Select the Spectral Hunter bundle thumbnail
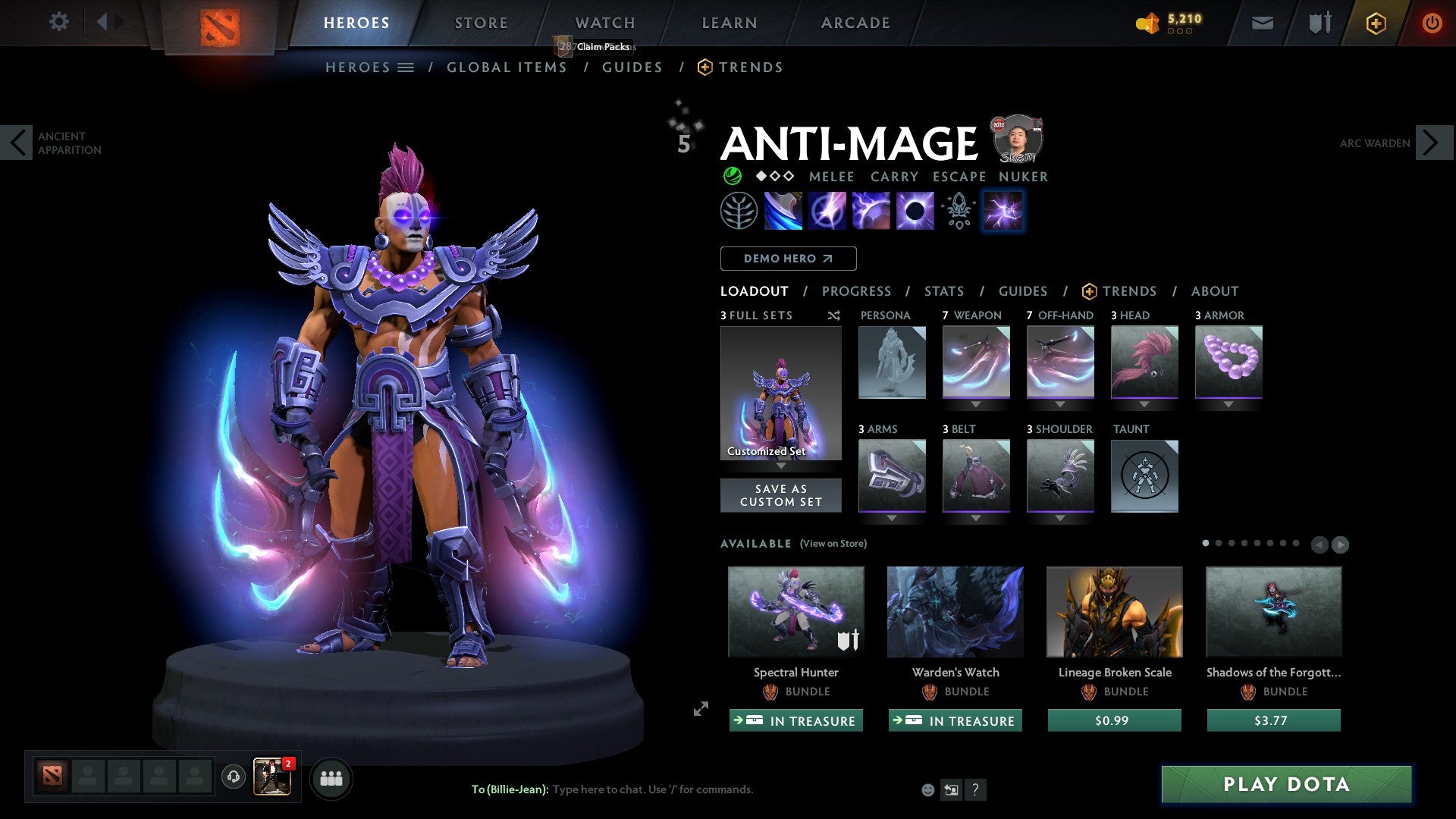Viewport: 1456px width, 819px height. coord(795,611)
